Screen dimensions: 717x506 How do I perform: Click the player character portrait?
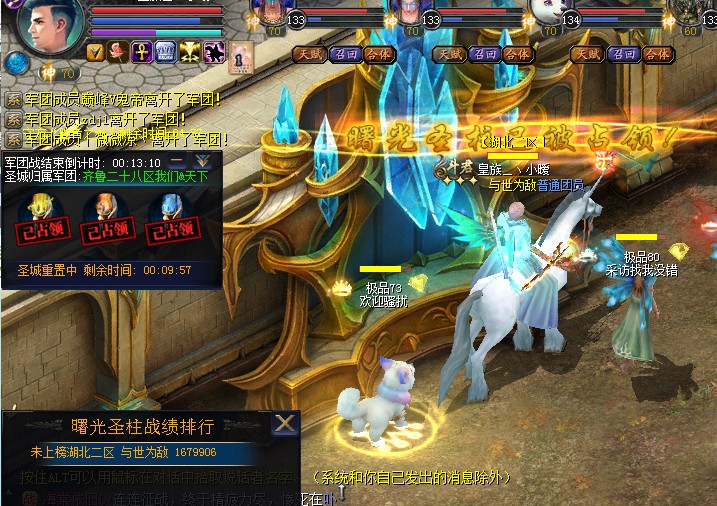coord(46,27)
